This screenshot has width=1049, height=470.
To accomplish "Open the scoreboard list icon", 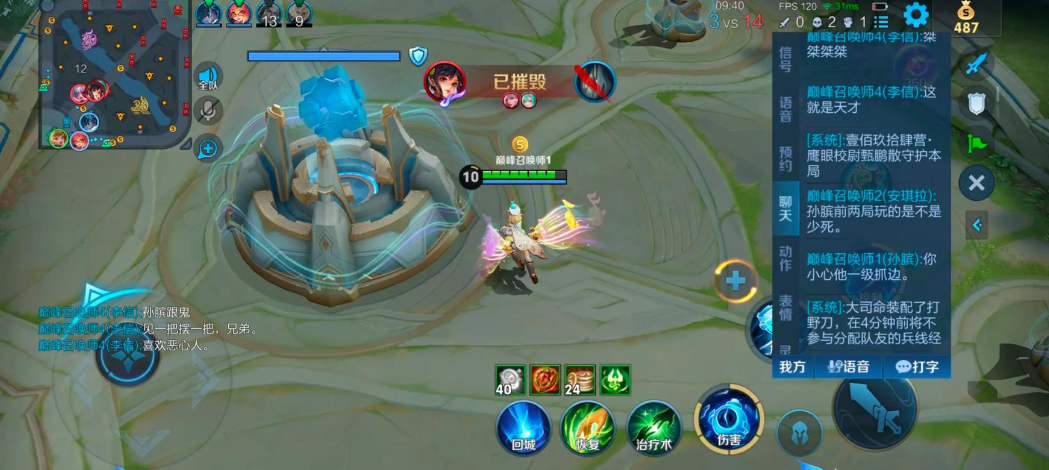I will [881, 21].
